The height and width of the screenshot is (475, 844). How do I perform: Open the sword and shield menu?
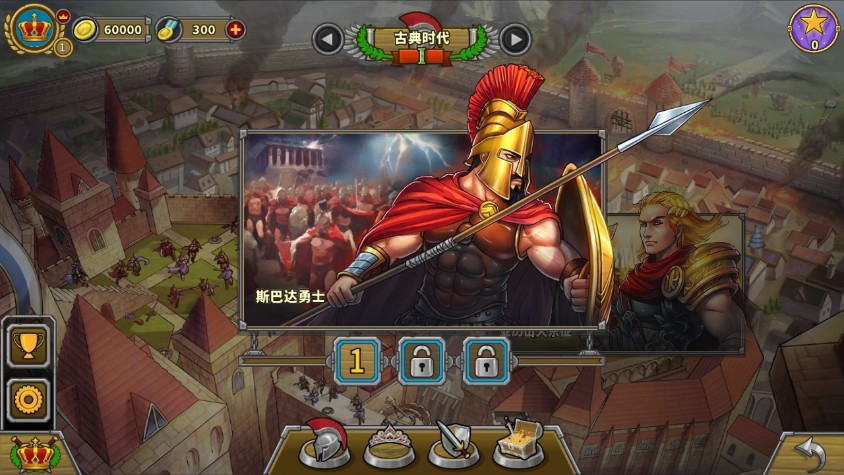click(x=453, y=442)
